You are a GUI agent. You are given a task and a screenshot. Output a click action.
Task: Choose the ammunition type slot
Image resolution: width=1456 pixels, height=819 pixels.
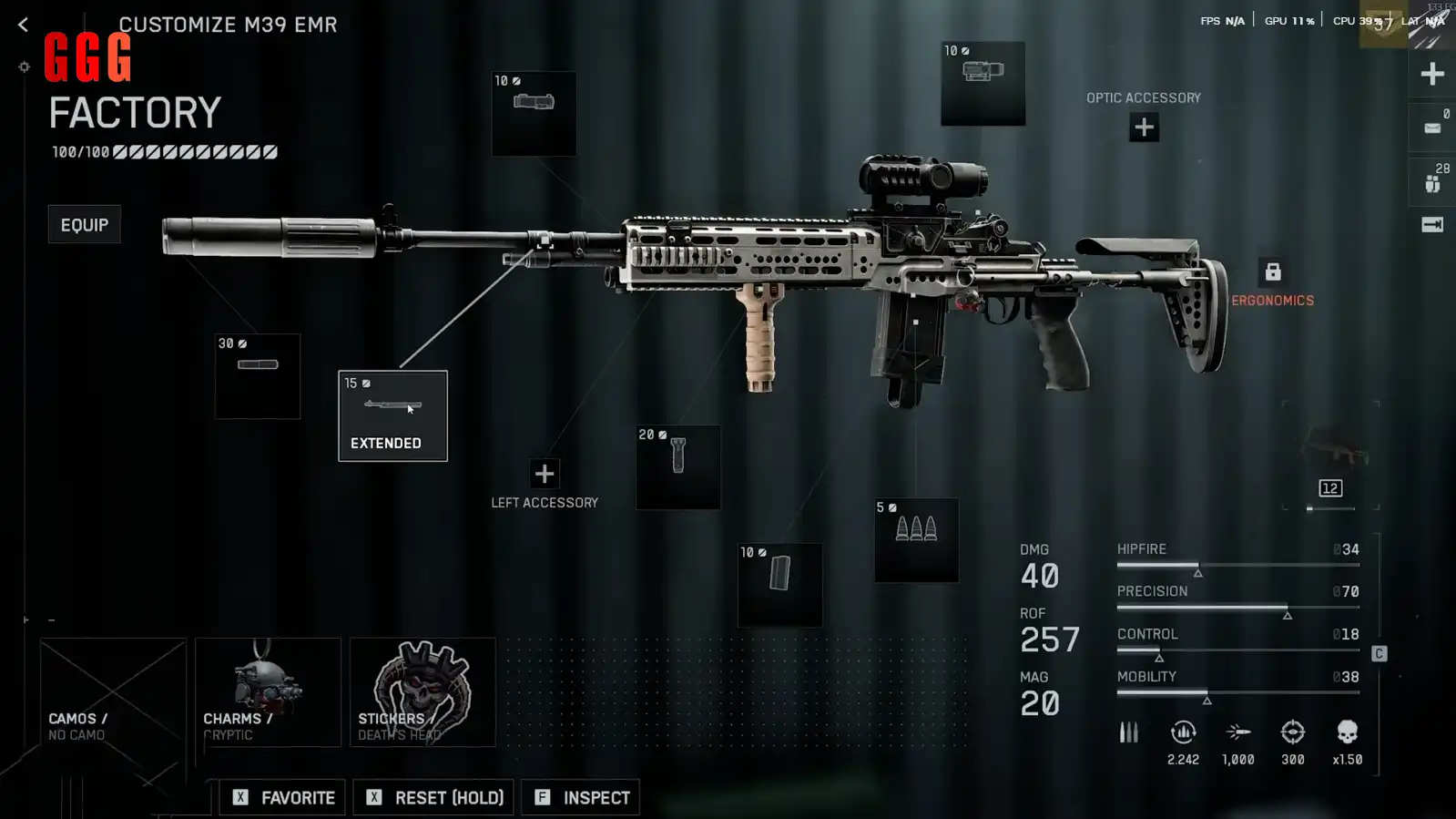point(916,539)
